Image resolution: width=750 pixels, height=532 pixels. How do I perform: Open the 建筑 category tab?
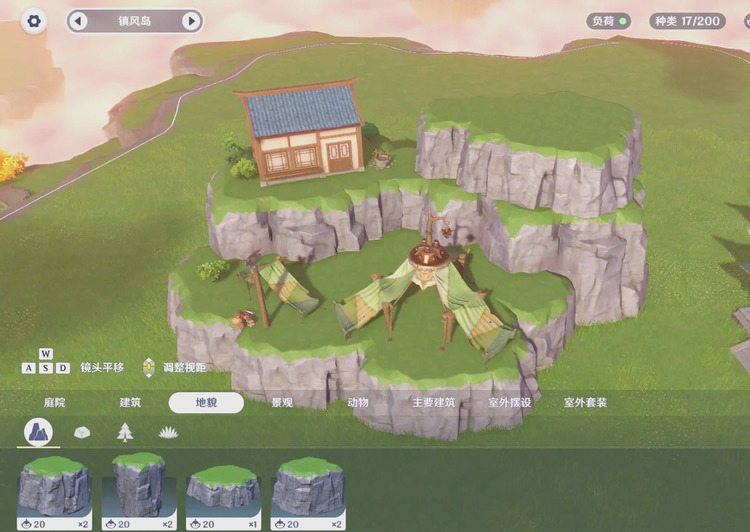coord(130,403)
